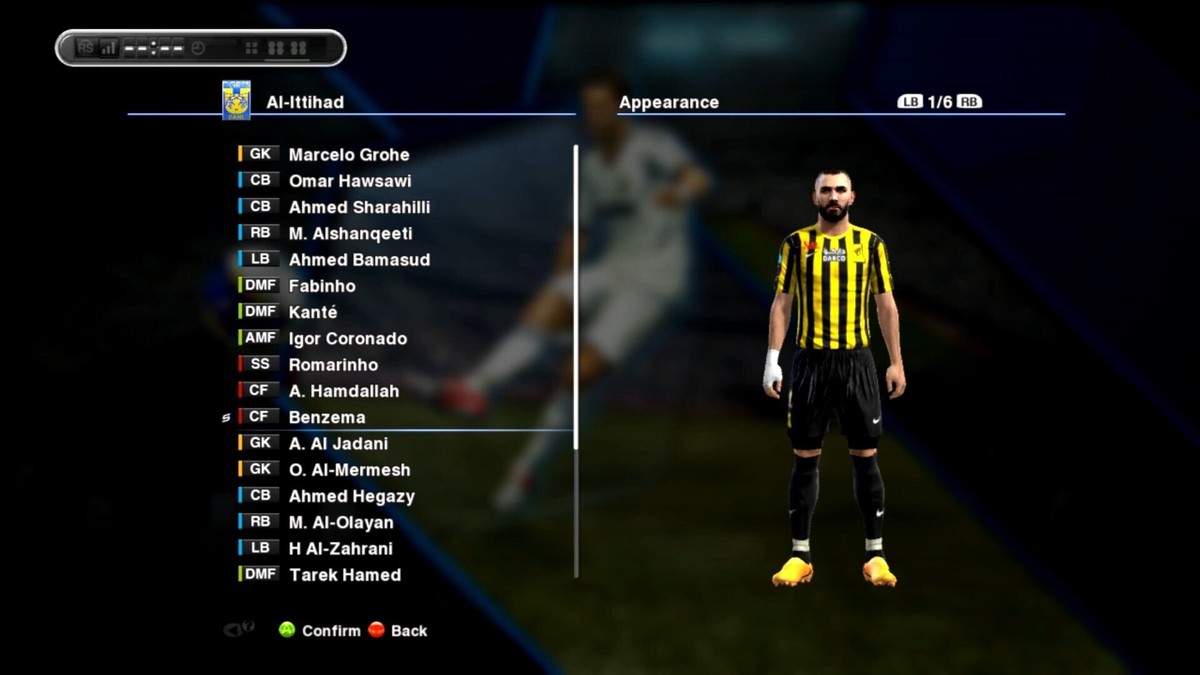Pick right back M. Alshanqeeti
This screenshot has height=675, width=1200.
tap(350, 234)
